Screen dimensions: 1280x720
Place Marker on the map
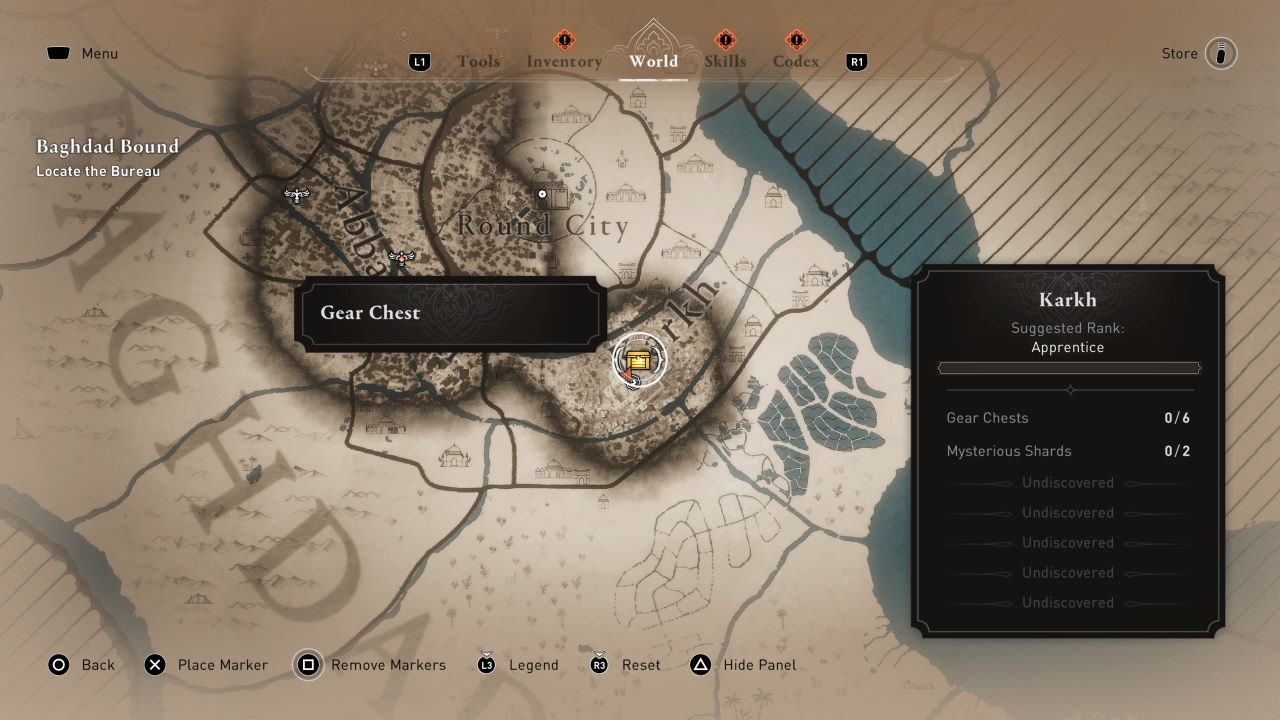pyautogui.click(x=207, y=665)
